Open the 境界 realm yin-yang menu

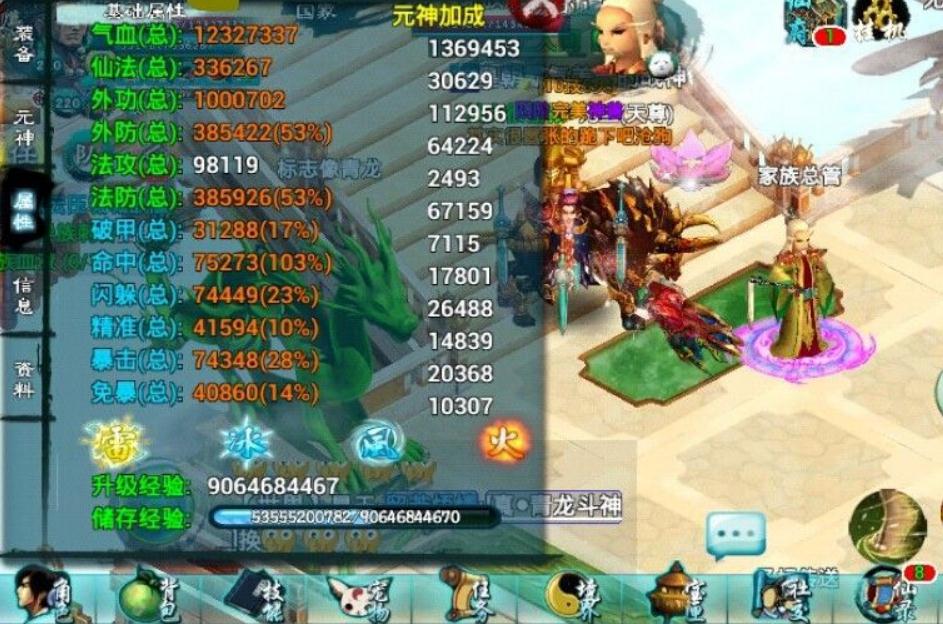click(x=573, y=597)
